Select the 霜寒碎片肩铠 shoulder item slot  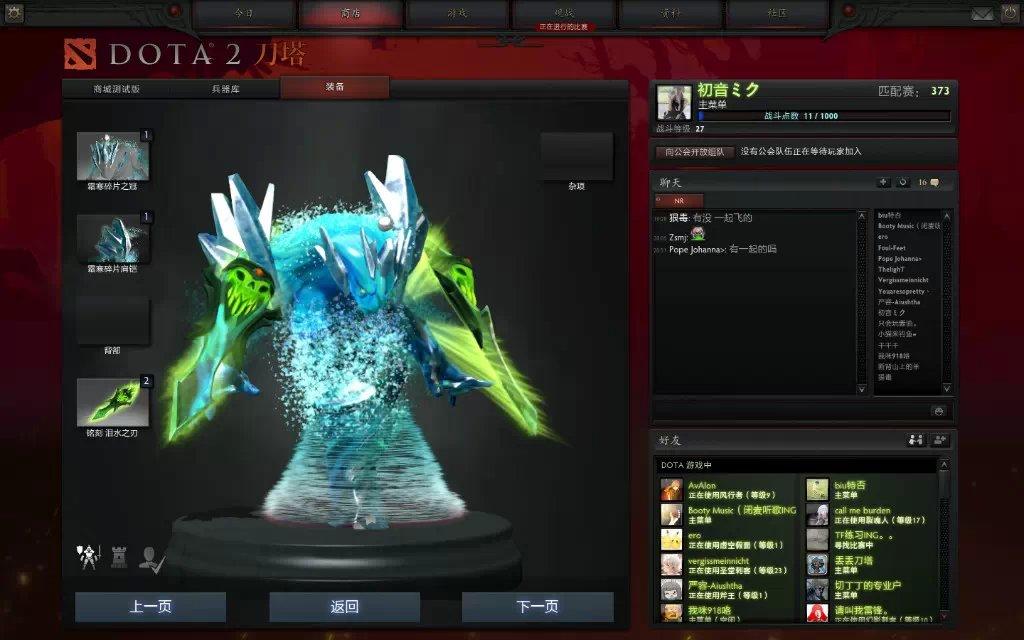(113, 238)
